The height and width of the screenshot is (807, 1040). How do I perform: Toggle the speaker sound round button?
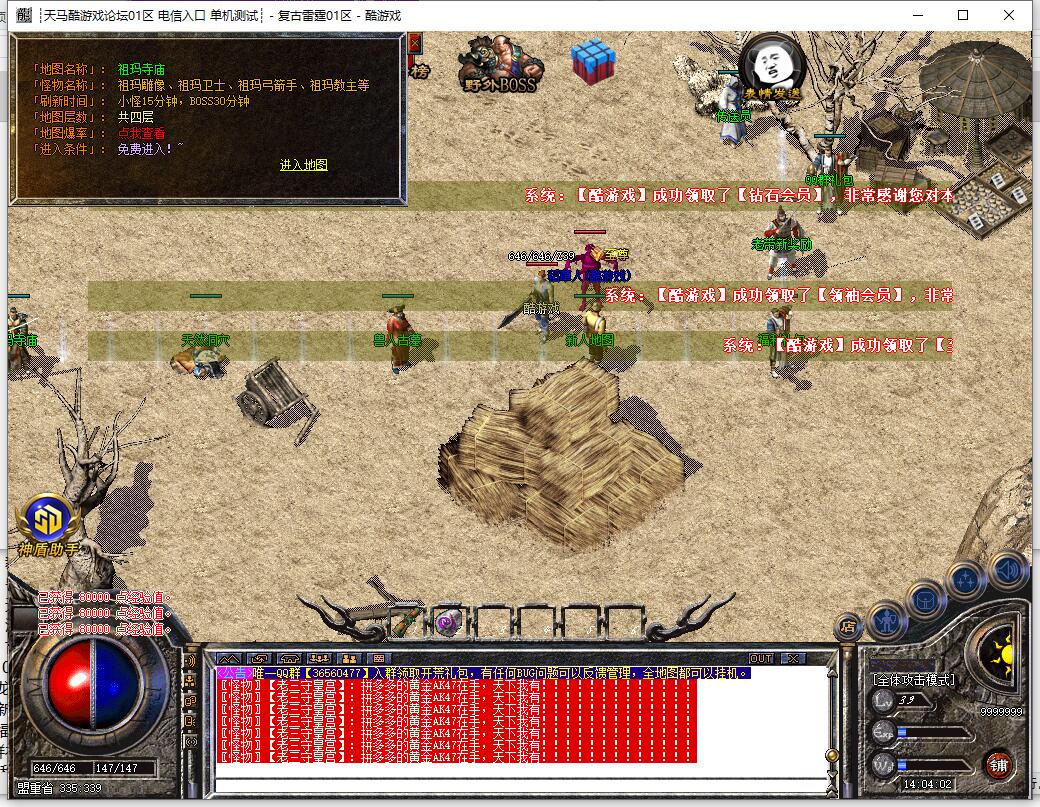pos(1008,571)
